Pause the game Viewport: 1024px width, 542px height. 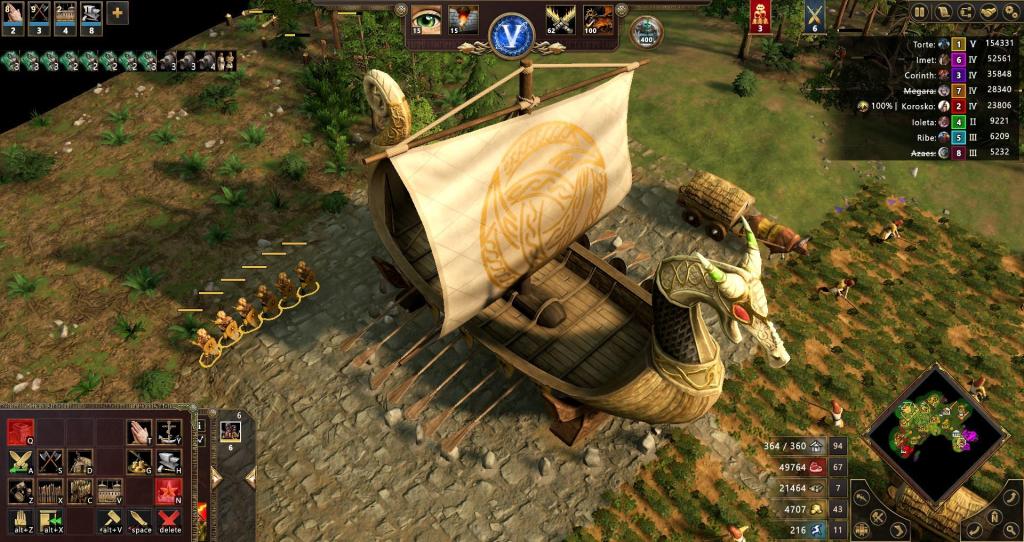(x=920, y=12)
